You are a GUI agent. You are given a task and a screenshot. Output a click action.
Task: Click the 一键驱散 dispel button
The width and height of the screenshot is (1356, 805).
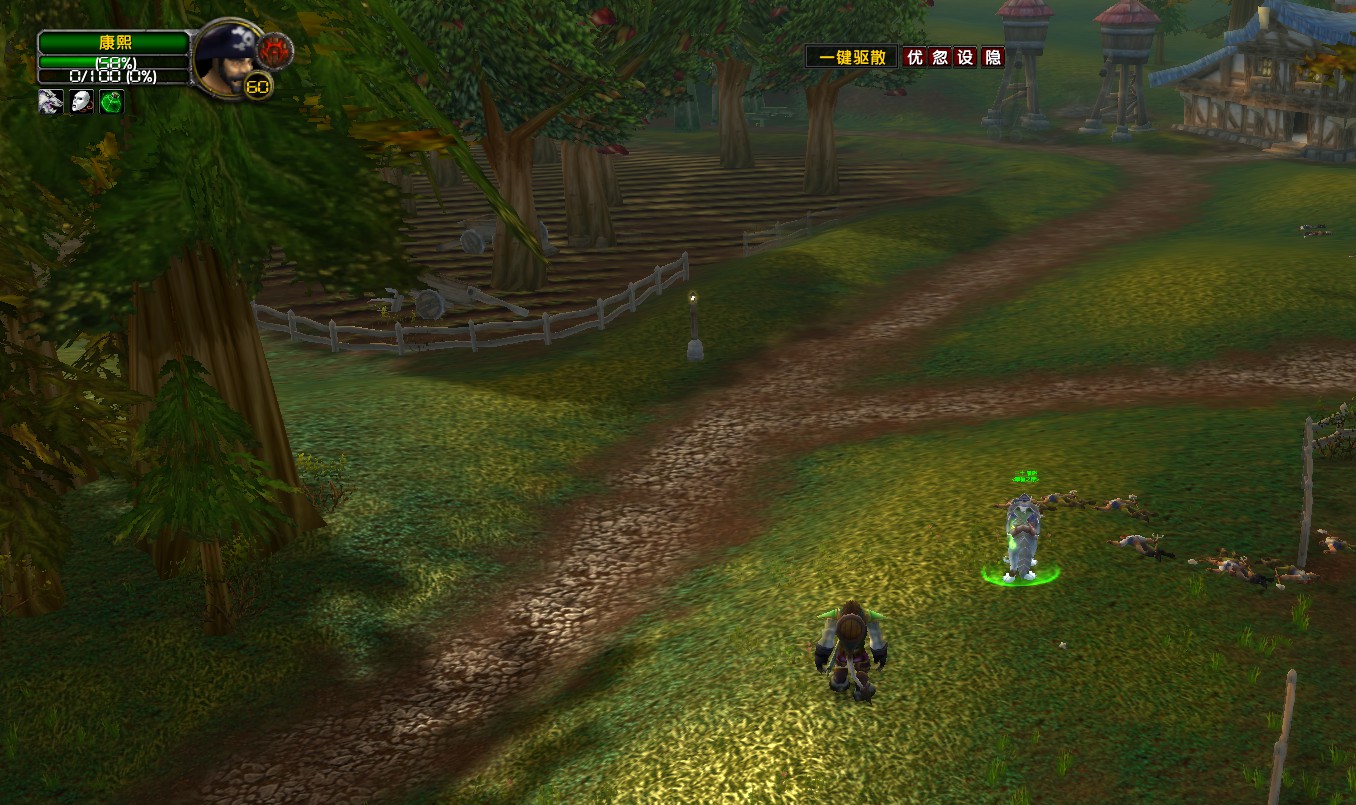(853, 57)
